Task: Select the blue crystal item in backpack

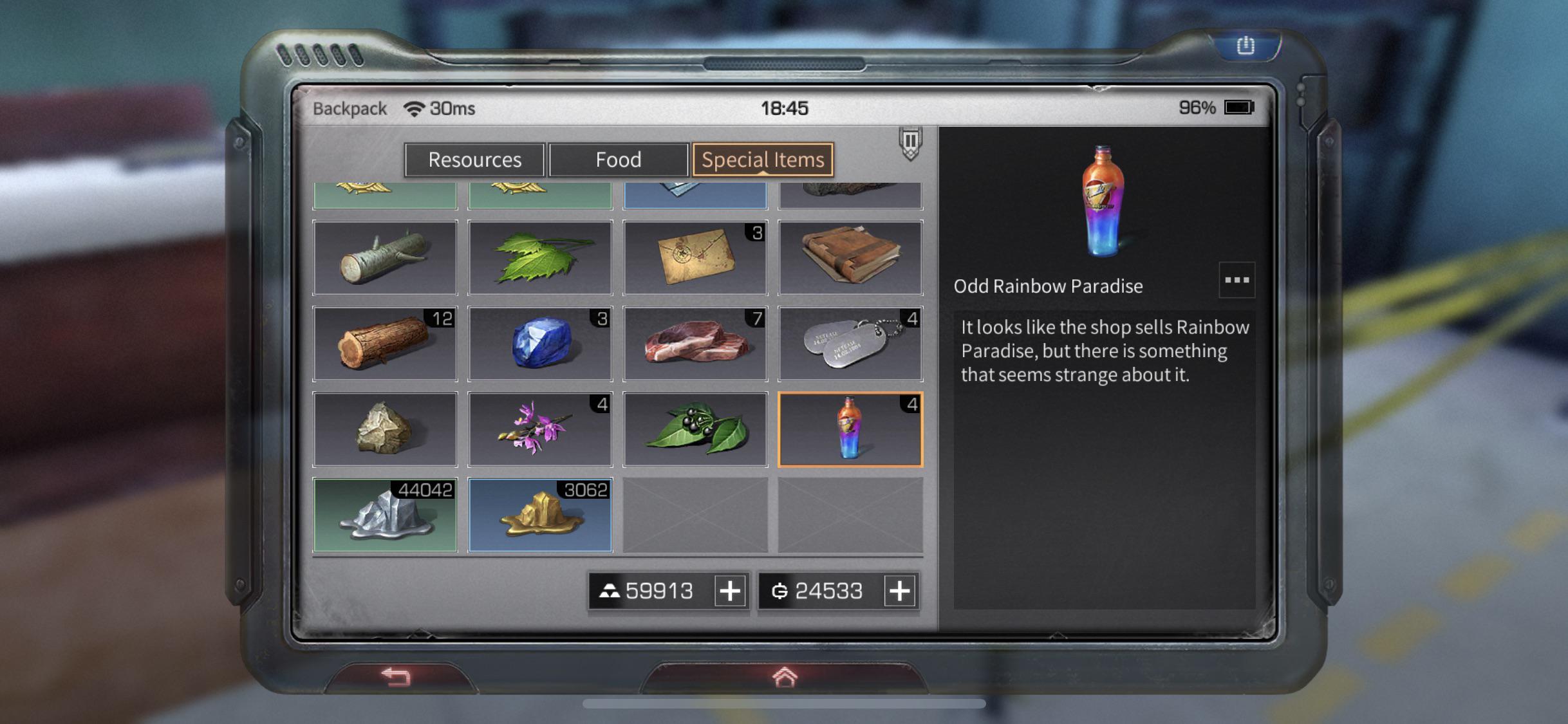Action: tap(541, 343)
